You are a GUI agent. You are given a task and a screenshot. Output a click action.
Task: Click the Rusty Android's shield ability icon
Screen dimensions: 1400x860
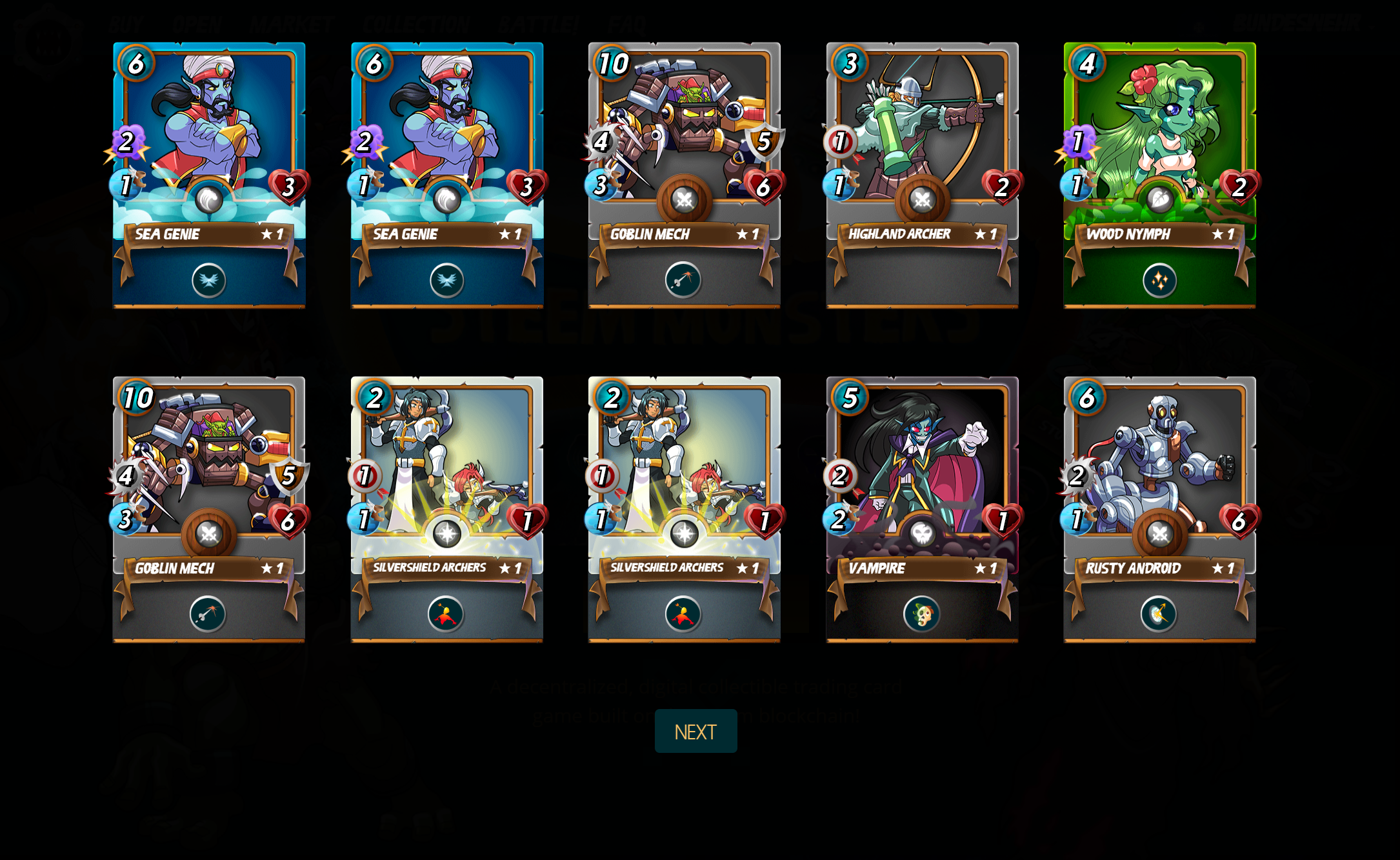point(1159,614)
